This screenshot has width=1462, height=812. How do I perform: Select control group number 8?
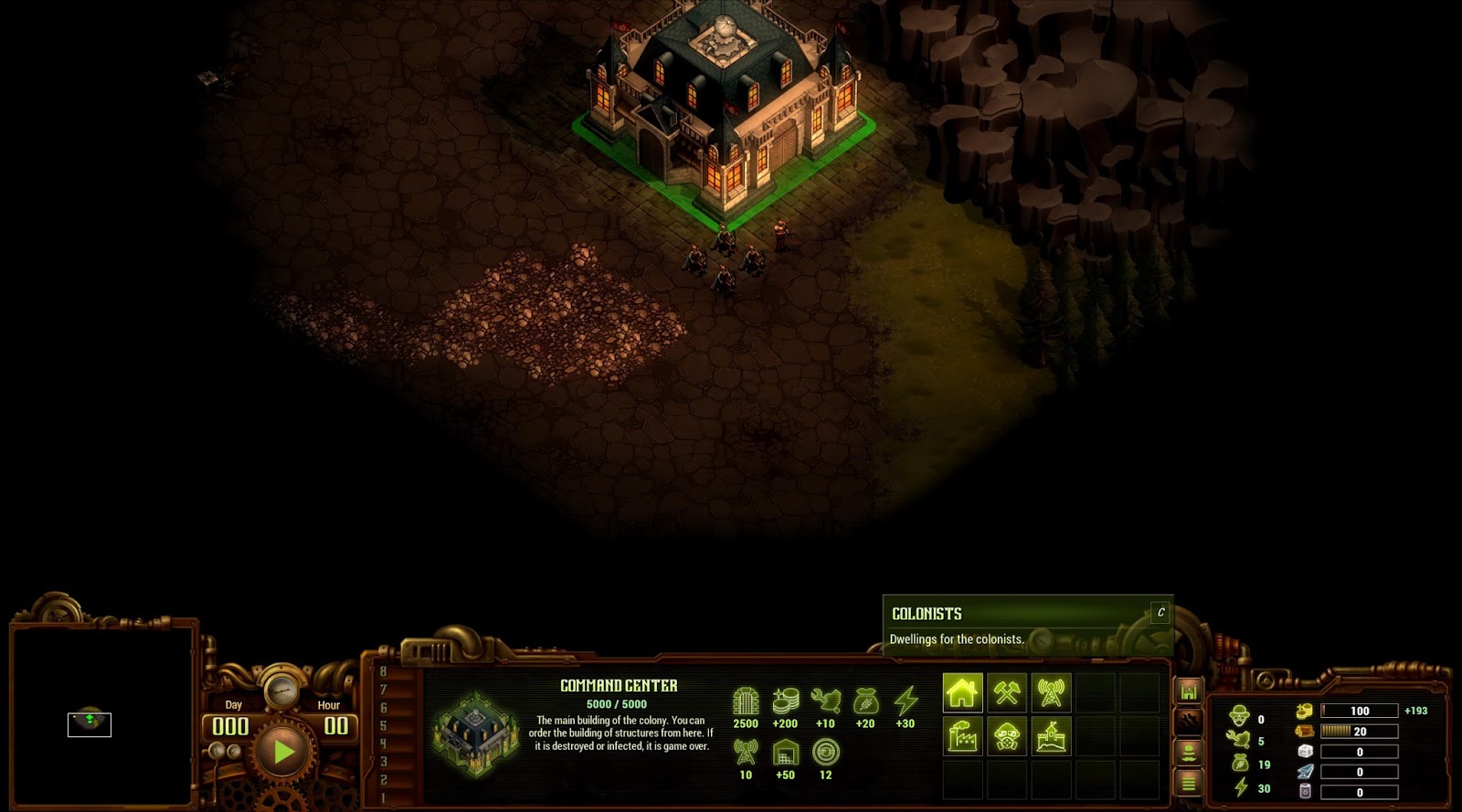[383, 672]
